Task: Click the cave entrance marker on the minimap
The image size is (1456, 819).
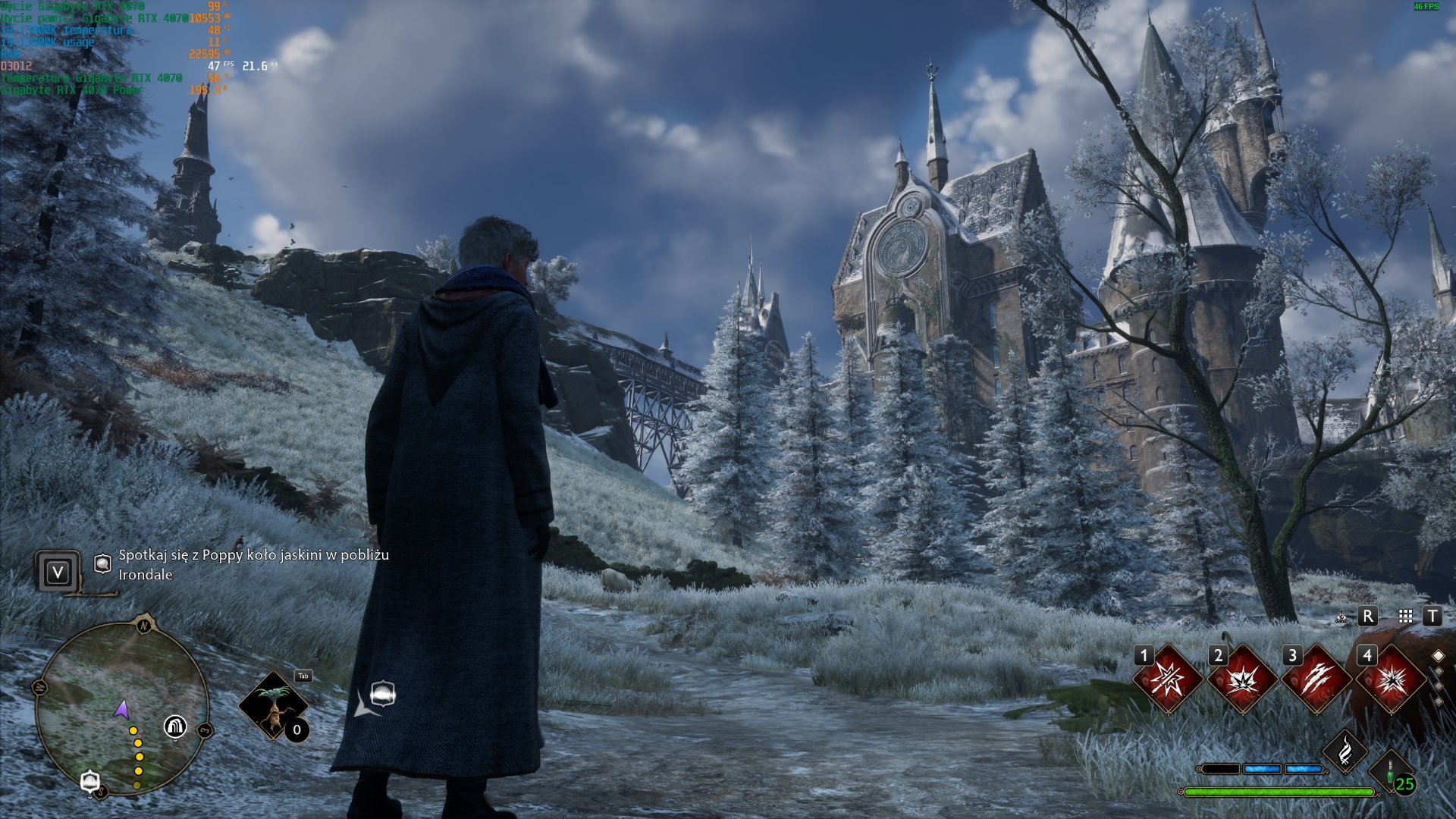Action: point(175,726)
